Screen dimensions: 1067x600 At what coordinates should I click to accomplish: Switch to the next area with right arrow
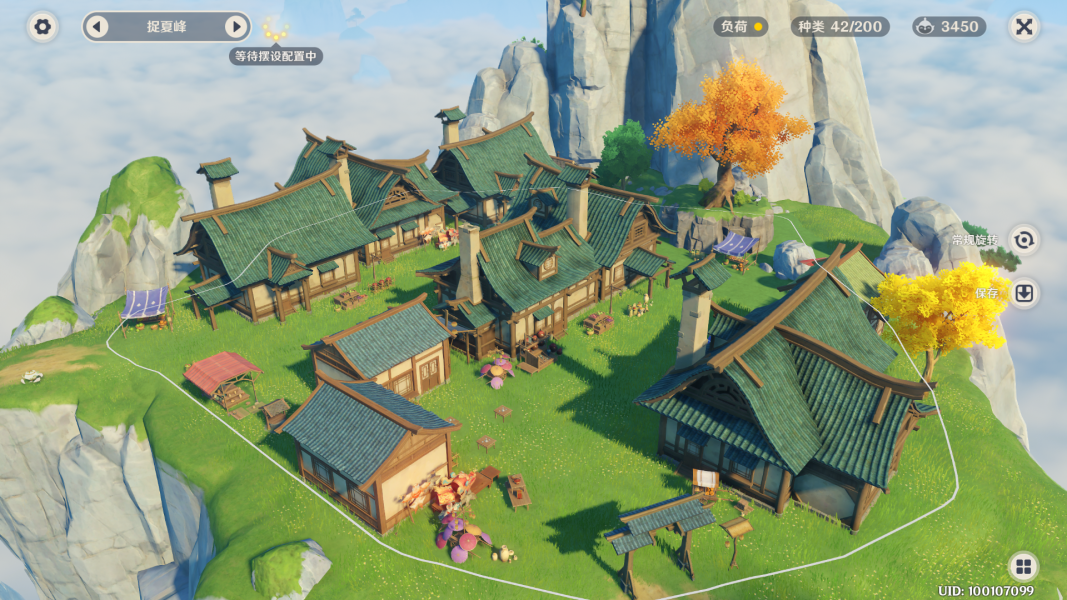click(x=235, y=27)
